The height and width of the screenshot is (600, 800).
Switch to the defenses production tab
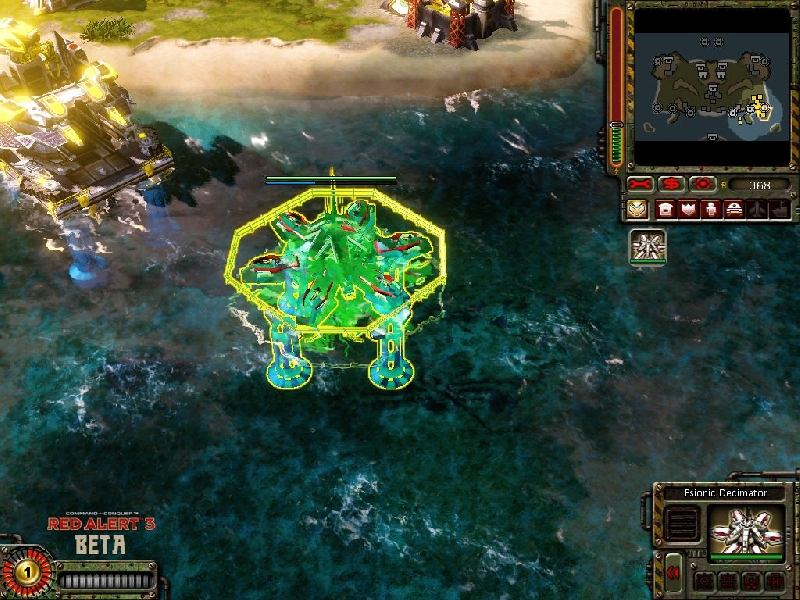688,210
